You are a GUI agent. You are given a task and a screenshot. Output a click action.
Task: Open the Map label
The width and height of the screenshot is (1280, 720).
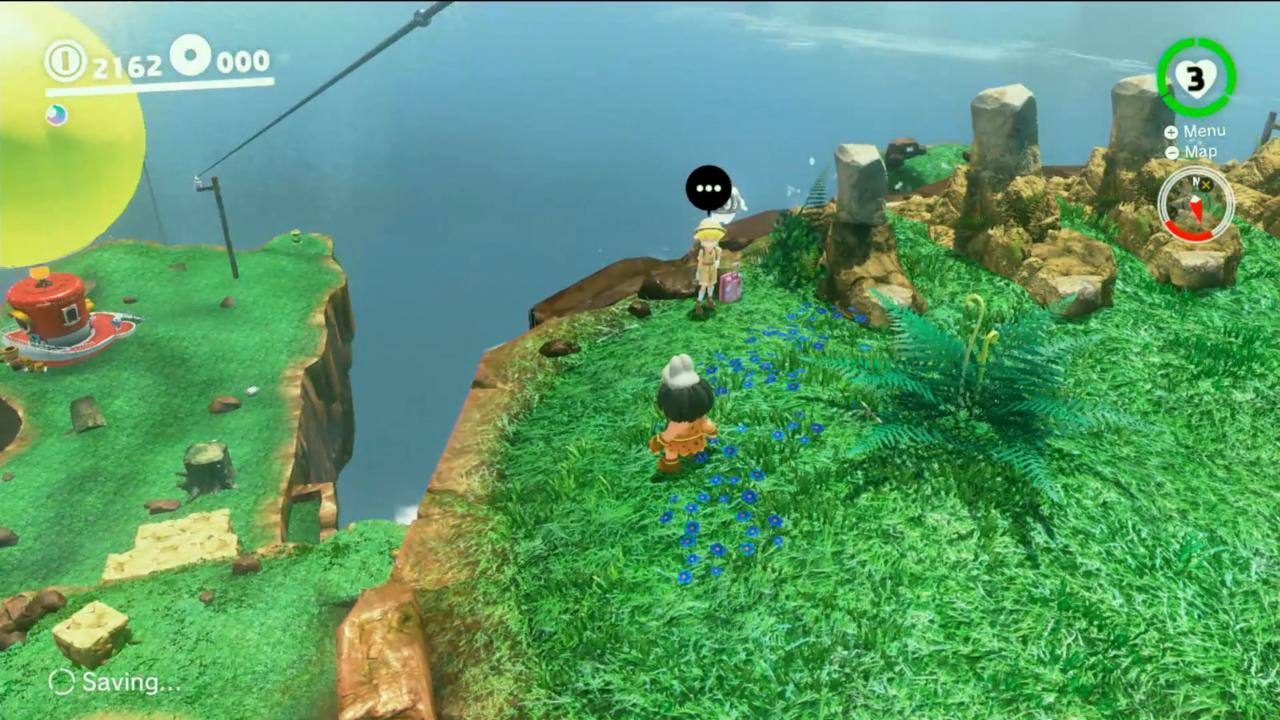(x=1200, y=151)
